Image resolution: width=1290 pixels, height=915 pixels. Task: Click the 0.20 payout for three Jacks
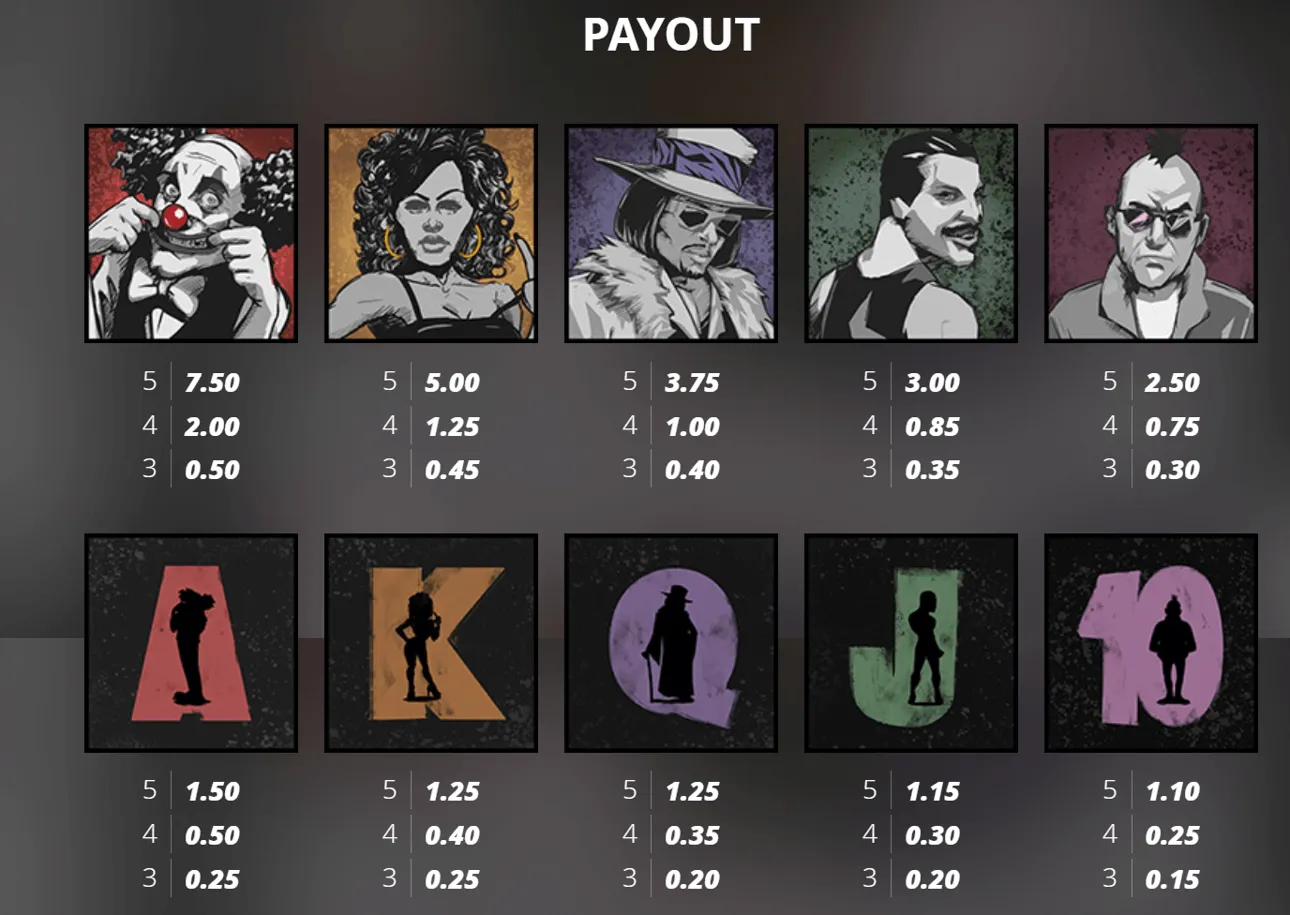coord(932,877)
